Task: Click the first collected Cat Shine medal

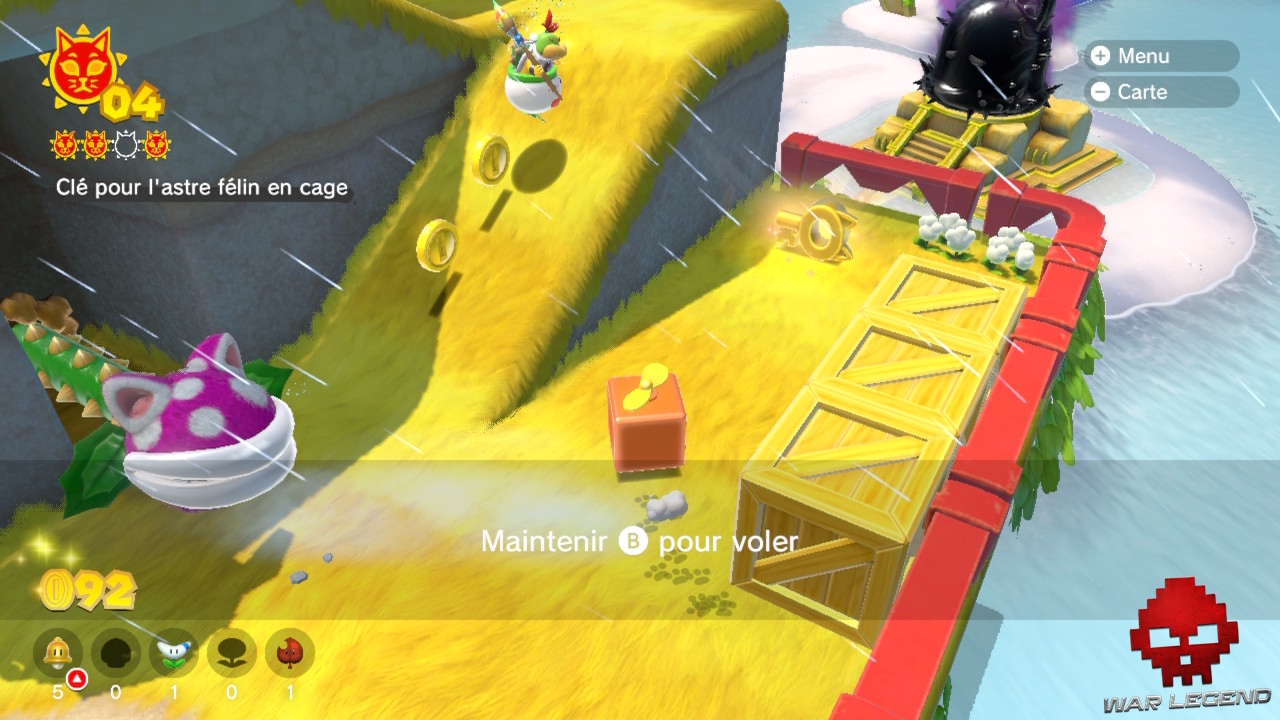Action: 65,143
